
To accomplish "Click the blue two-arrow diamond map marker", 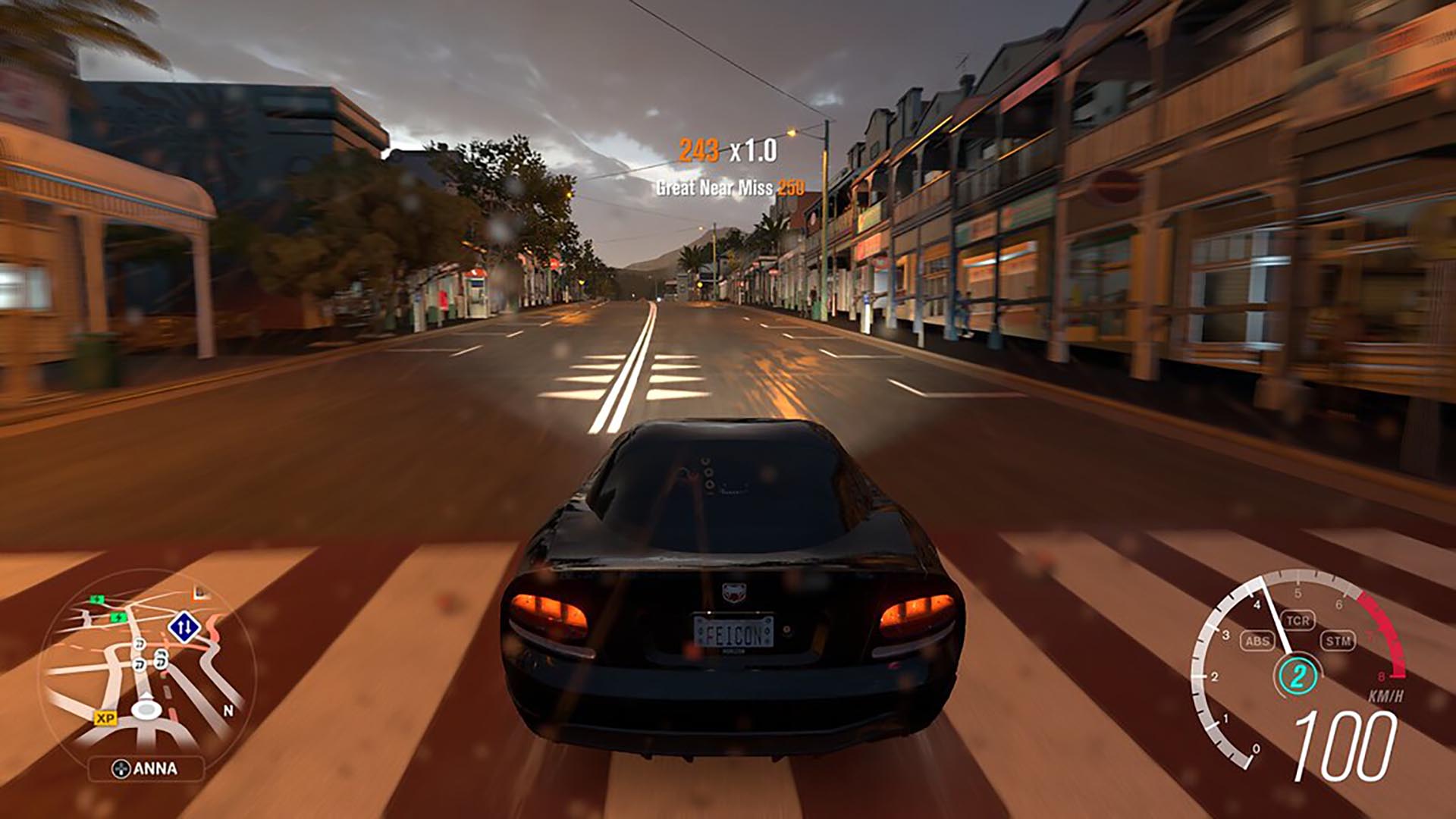I will 184,627.
